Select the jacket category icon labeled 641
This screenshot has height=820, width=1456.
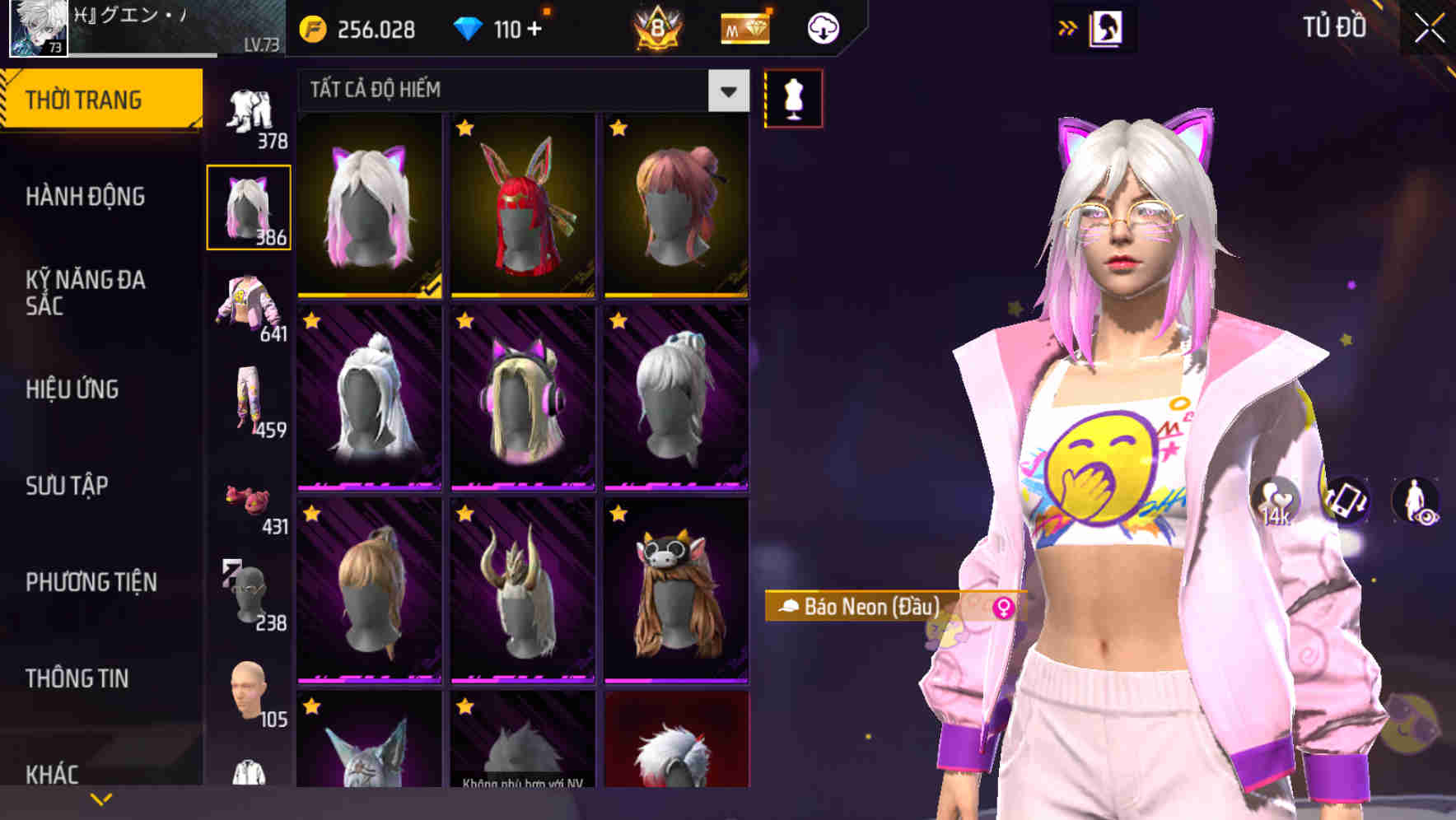250,309
